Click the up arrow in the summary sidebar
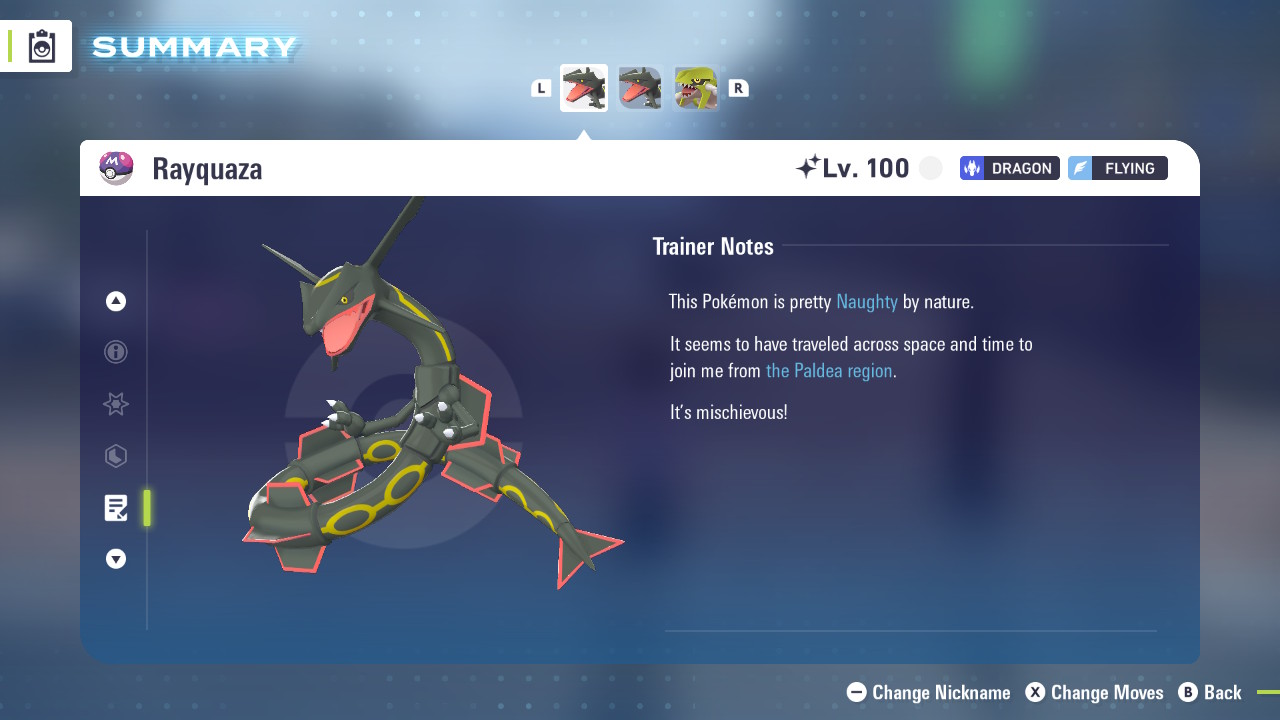Image resolution: width=1280 pixels, height=720 pixels. (116, 301)
